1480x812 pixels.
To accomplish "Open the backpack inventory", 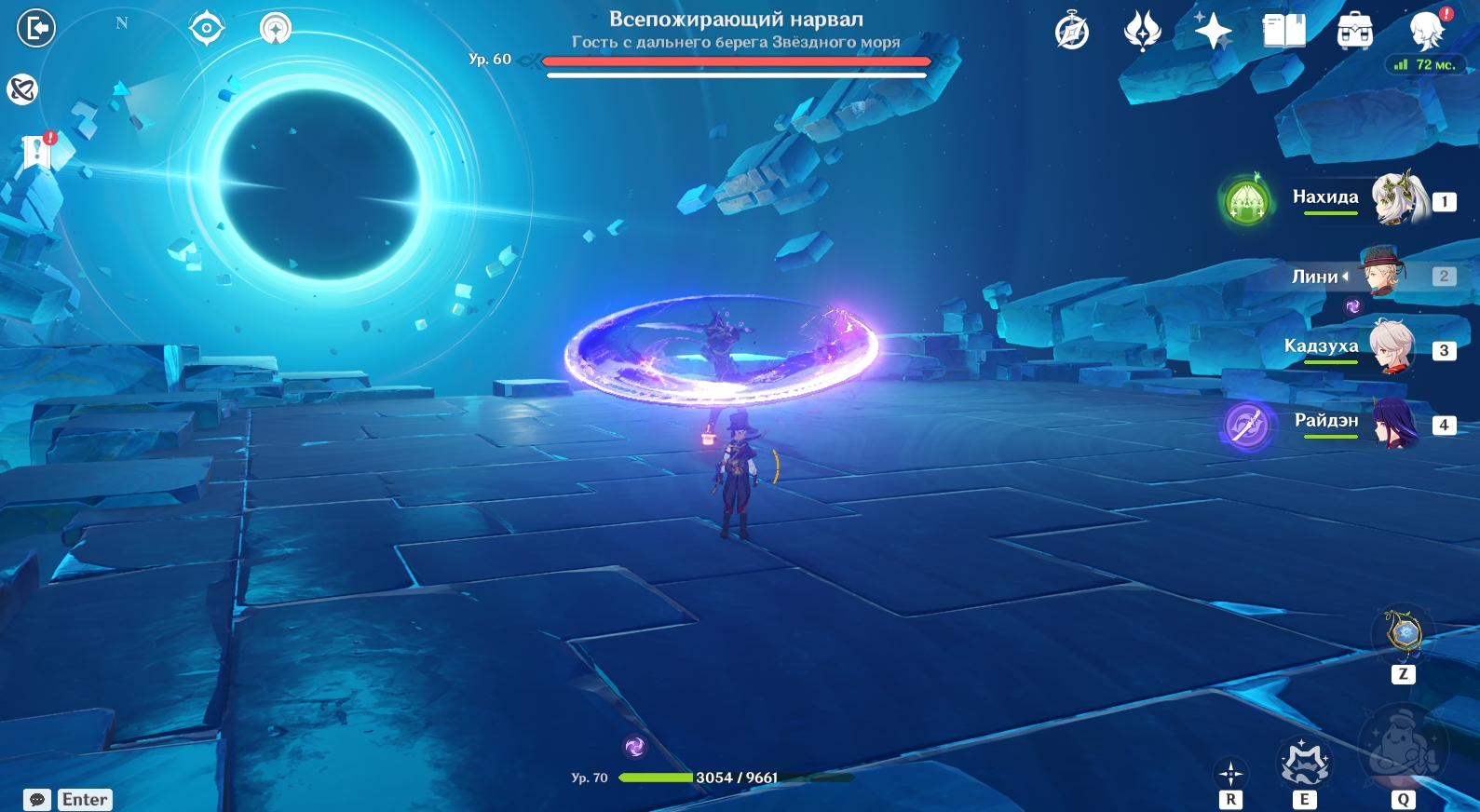I will pyautogui.click(x=1354, y=32).
